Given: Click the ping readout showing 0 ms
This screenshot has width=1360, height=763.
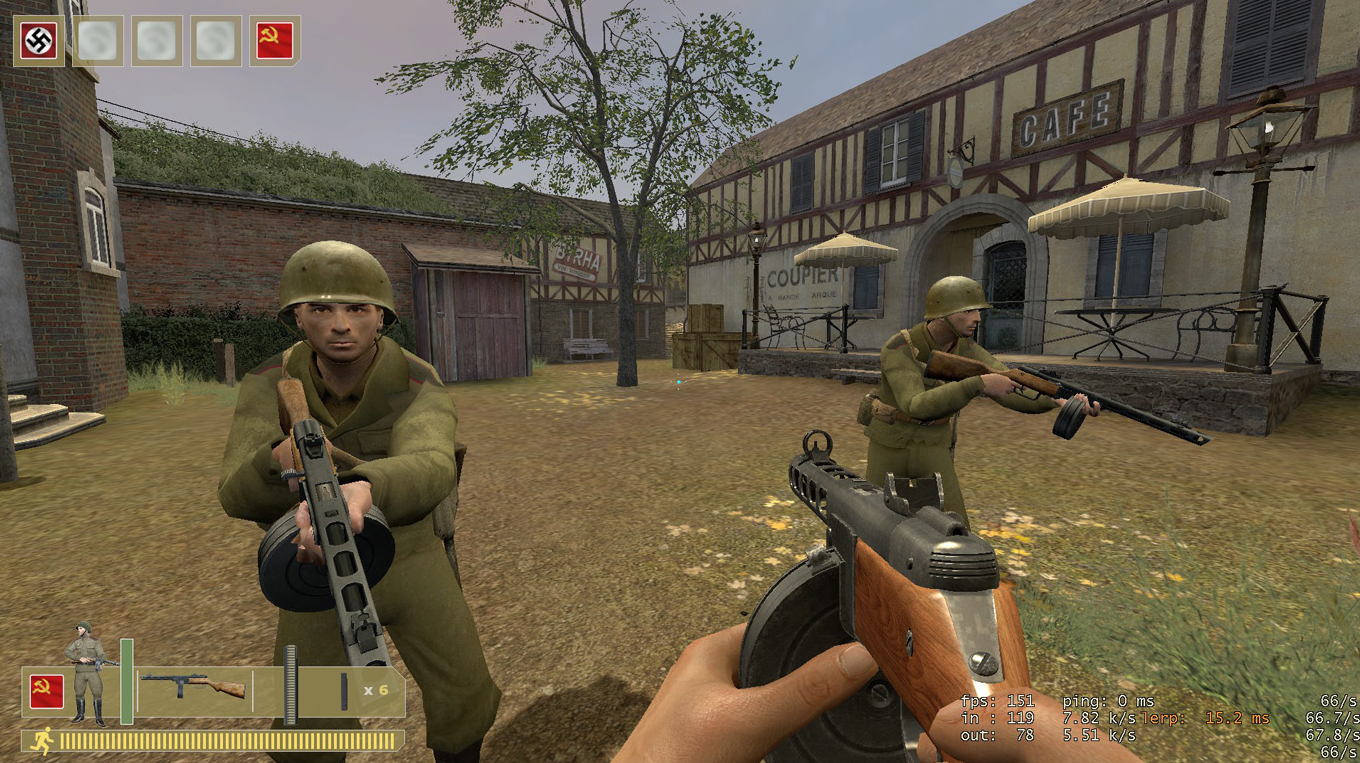Looking at the screenshot, I should tap(1110, 701).
